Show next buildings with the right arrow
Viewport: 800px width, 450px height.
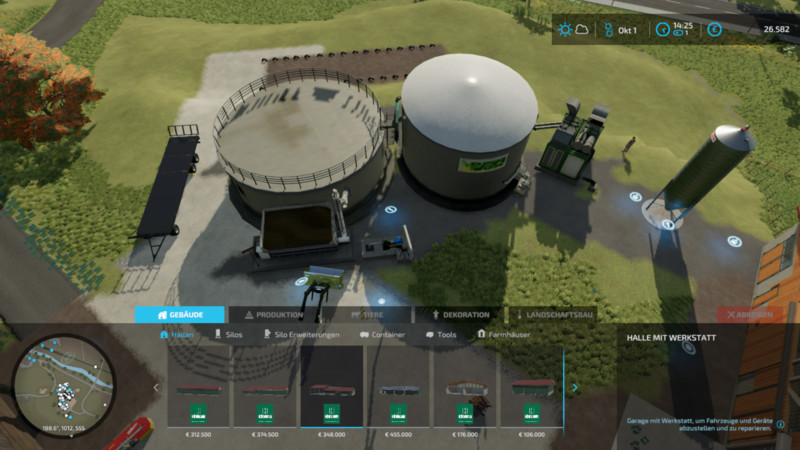tap(574, 387)
